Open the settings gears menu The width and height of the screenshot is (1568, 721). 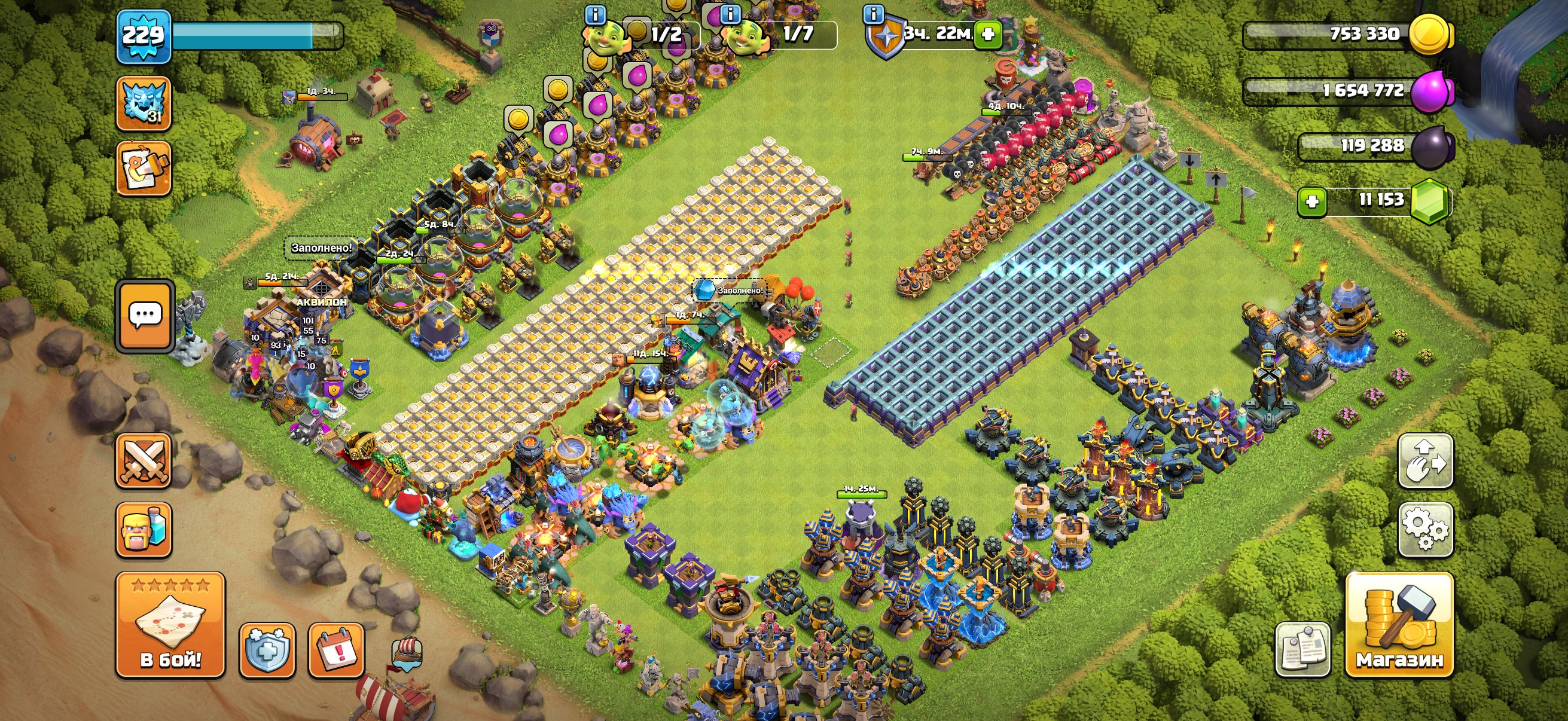(x=1426, y=529)
